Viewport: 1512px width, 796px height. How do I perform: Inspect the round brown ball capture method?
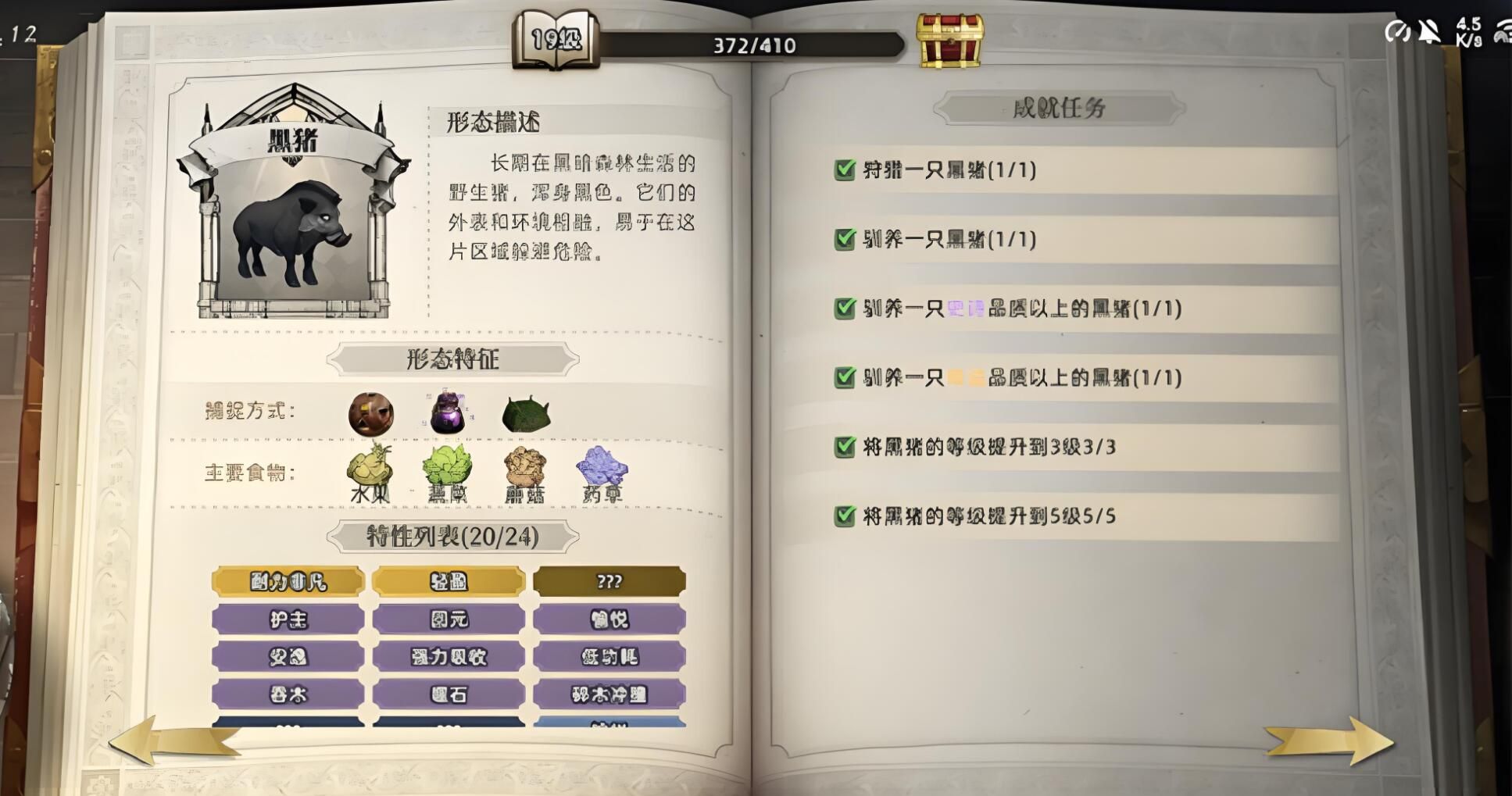[x=370, y=414]
